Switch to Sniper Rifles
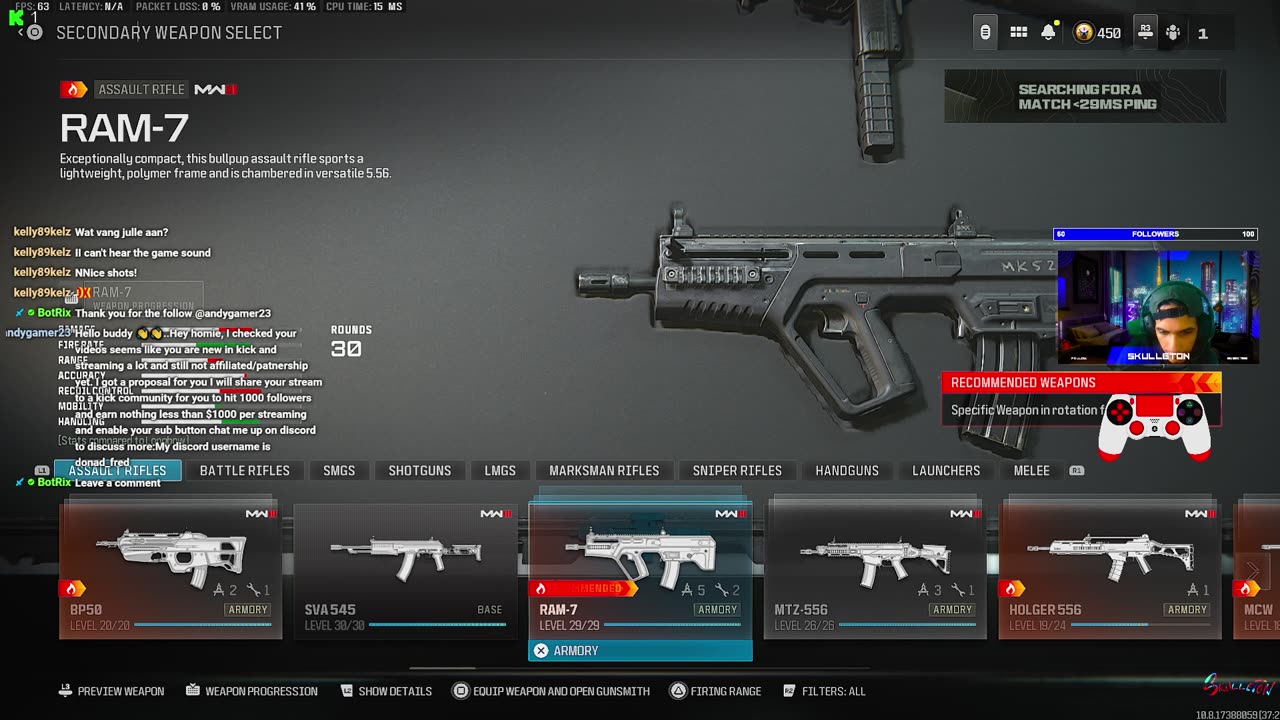1280x720 pixels. (737, 471)
